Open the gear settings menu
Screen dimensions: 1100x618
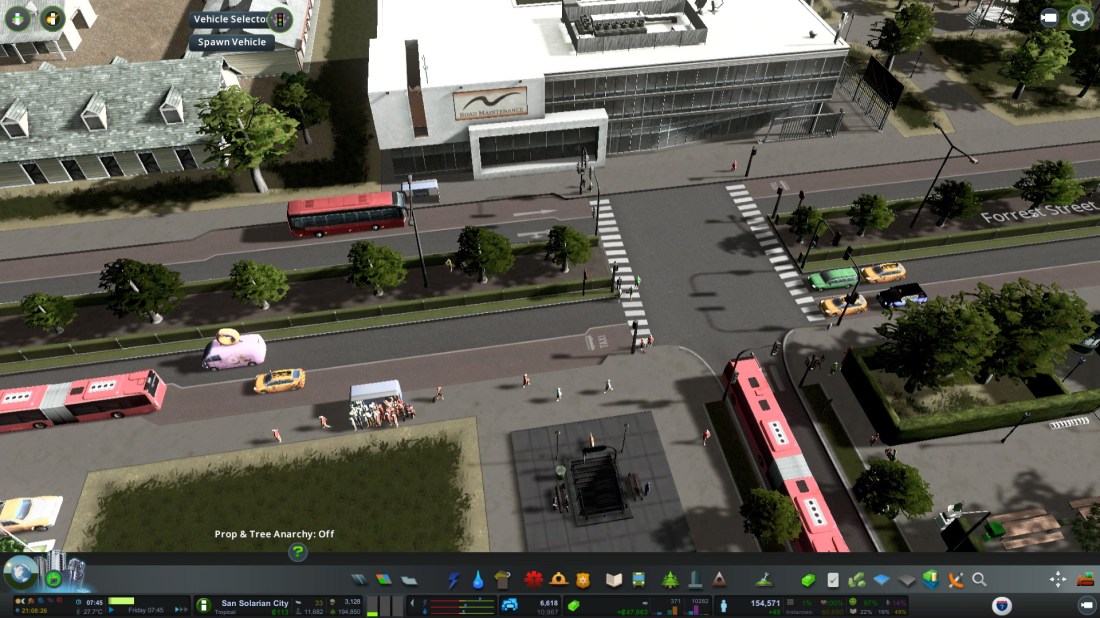click(x=1080, y=17)
